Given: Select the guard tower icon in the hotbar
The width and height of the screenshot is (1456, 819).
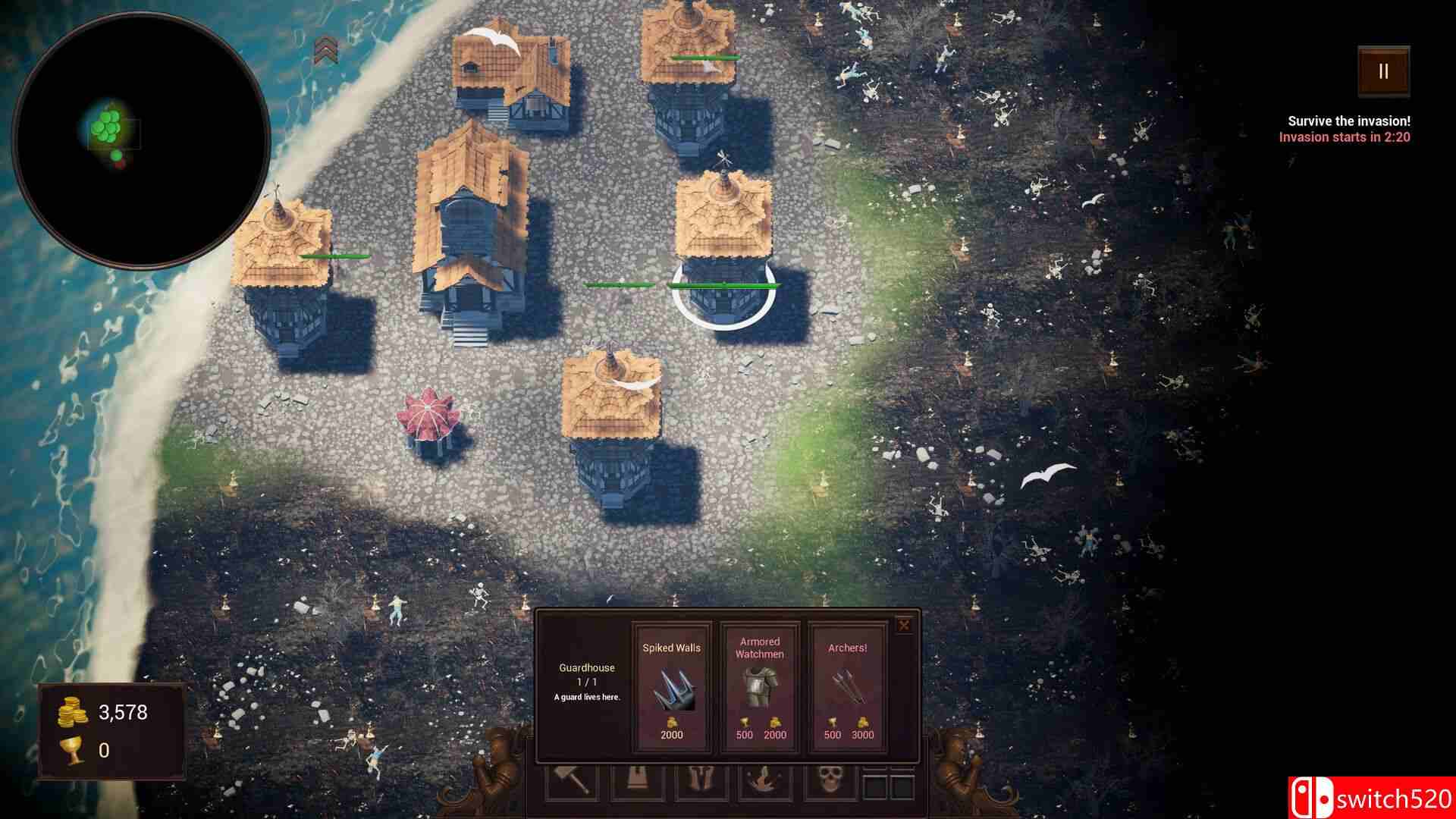Looking at the screenshot, I should pyautogui.click(x=635, y=781).
